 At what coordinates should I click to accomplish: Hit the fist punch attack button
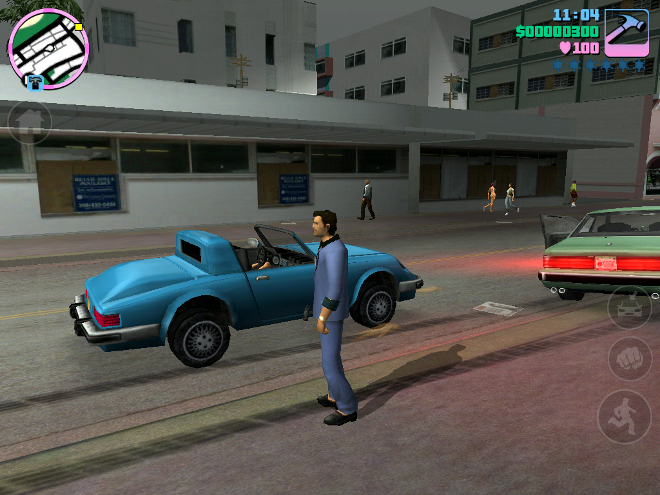[630, 358]
